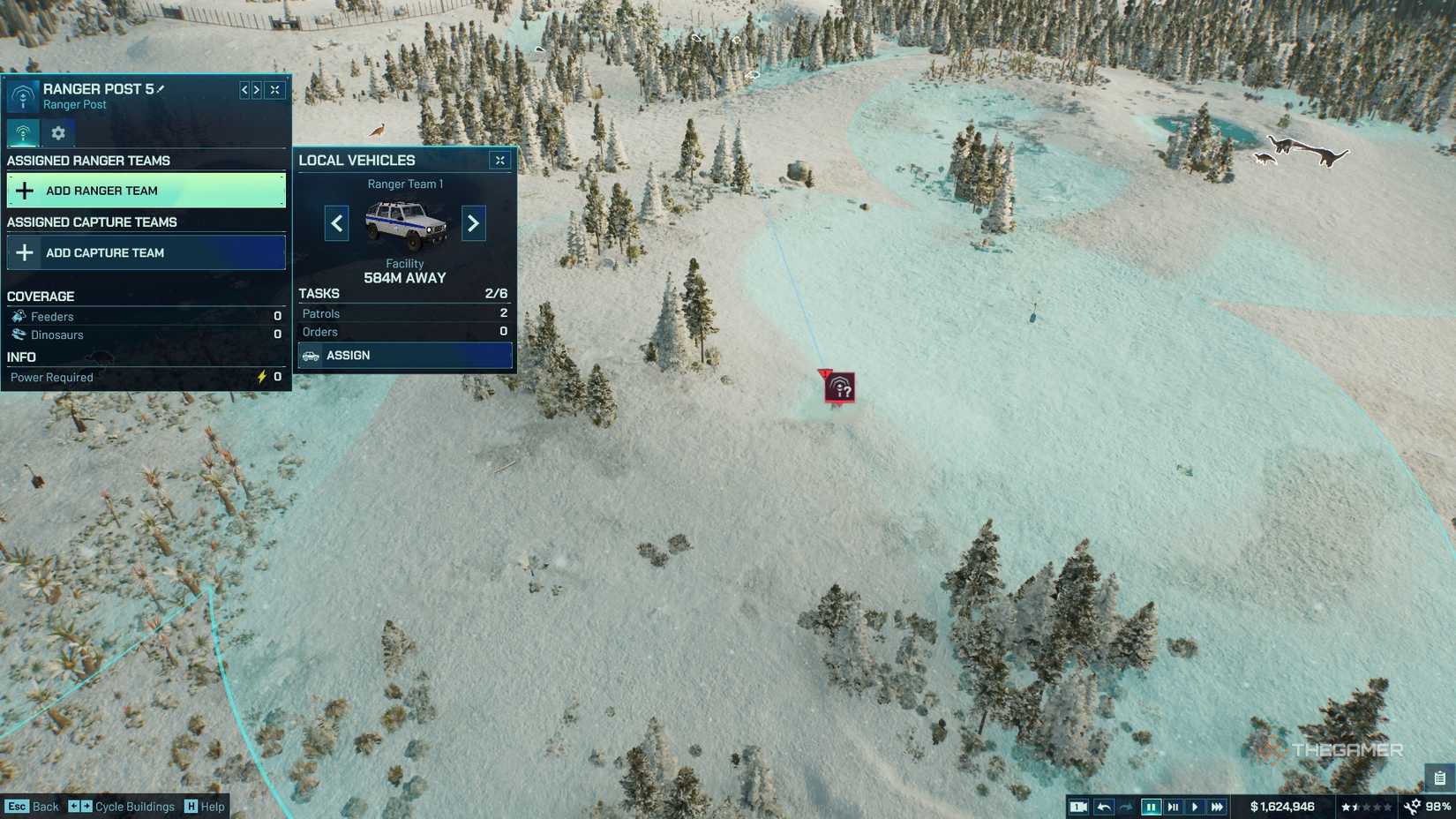1456x819 pixels.
Task: Undo the last action
Action: [1103, 806]
